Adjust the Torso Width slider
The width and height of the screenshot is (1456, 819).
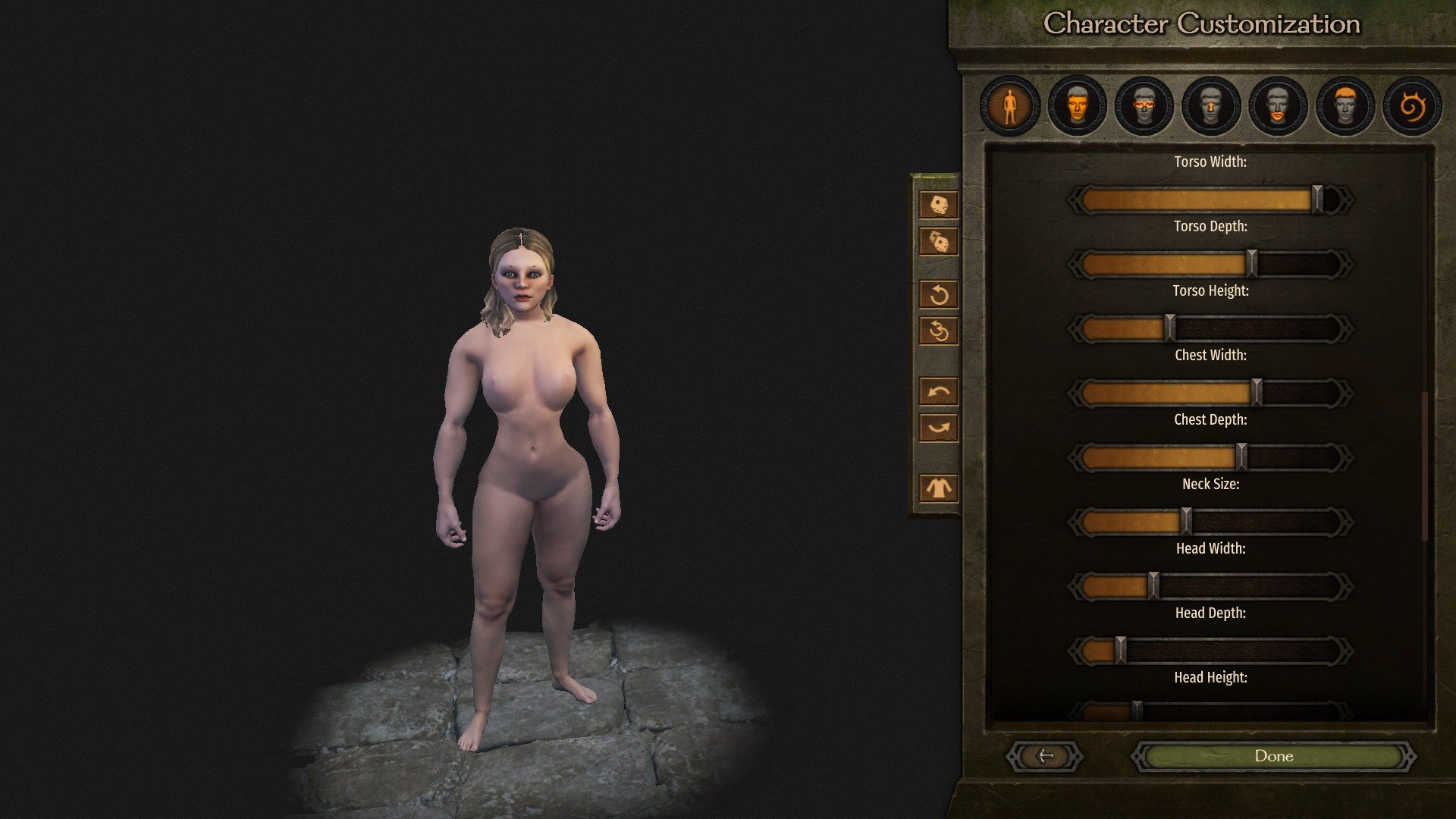[1317, 200]
